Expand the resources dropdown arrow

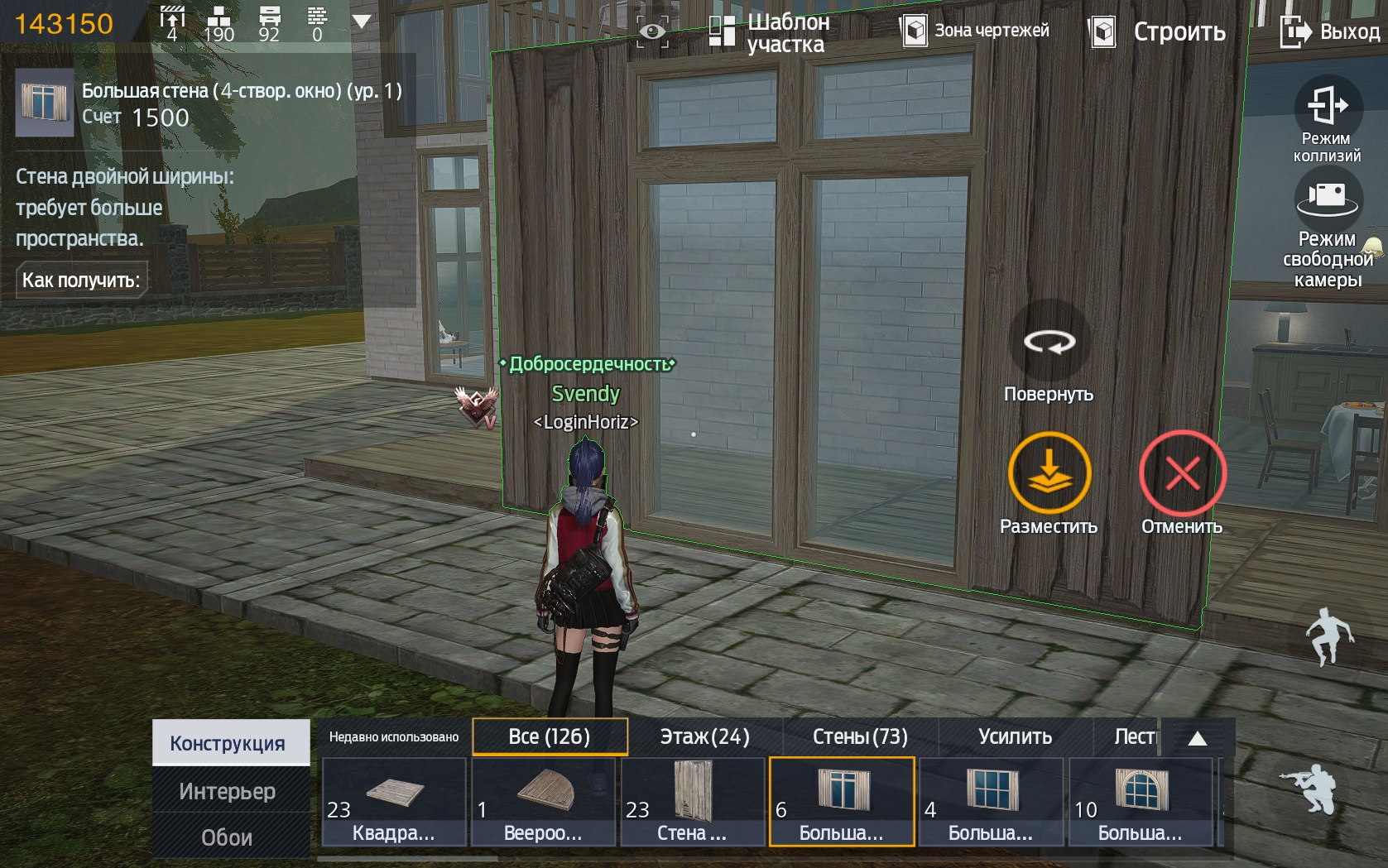[x=362, y=22]
